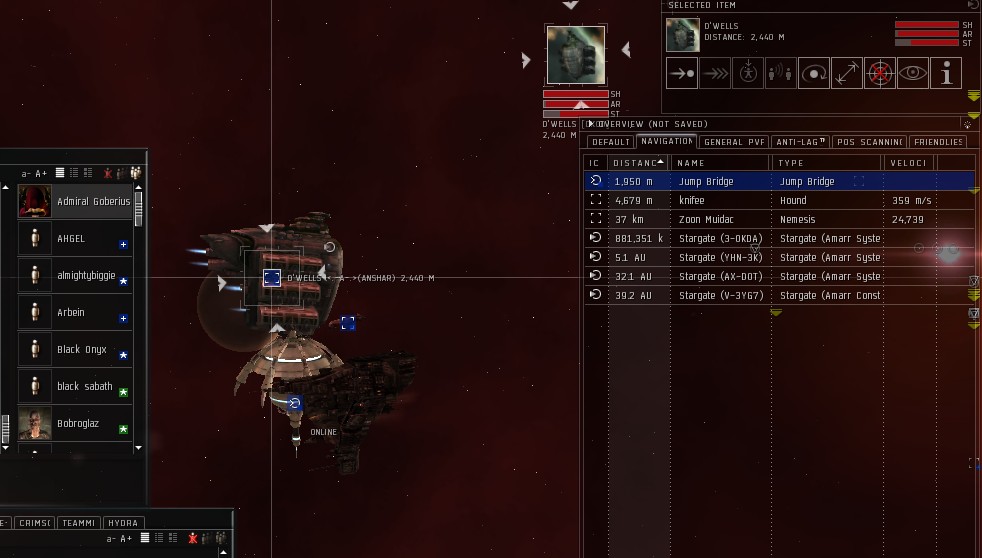Select knifee's Hound in the overview
The width and height of the screenshot is (982, 558).
692,201
